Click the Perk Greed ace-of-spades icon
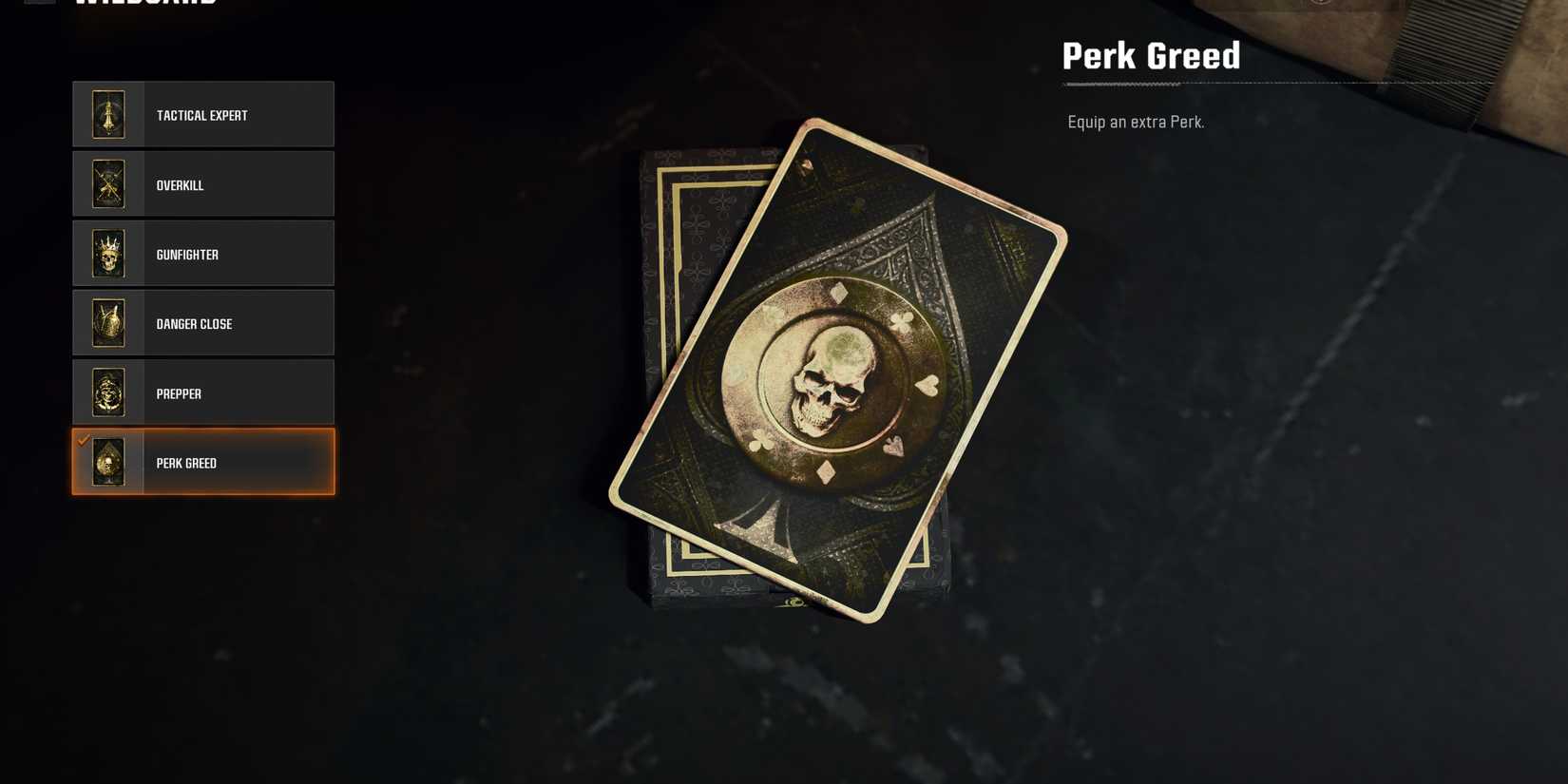The image size is (1568, 784). [107, 463]
